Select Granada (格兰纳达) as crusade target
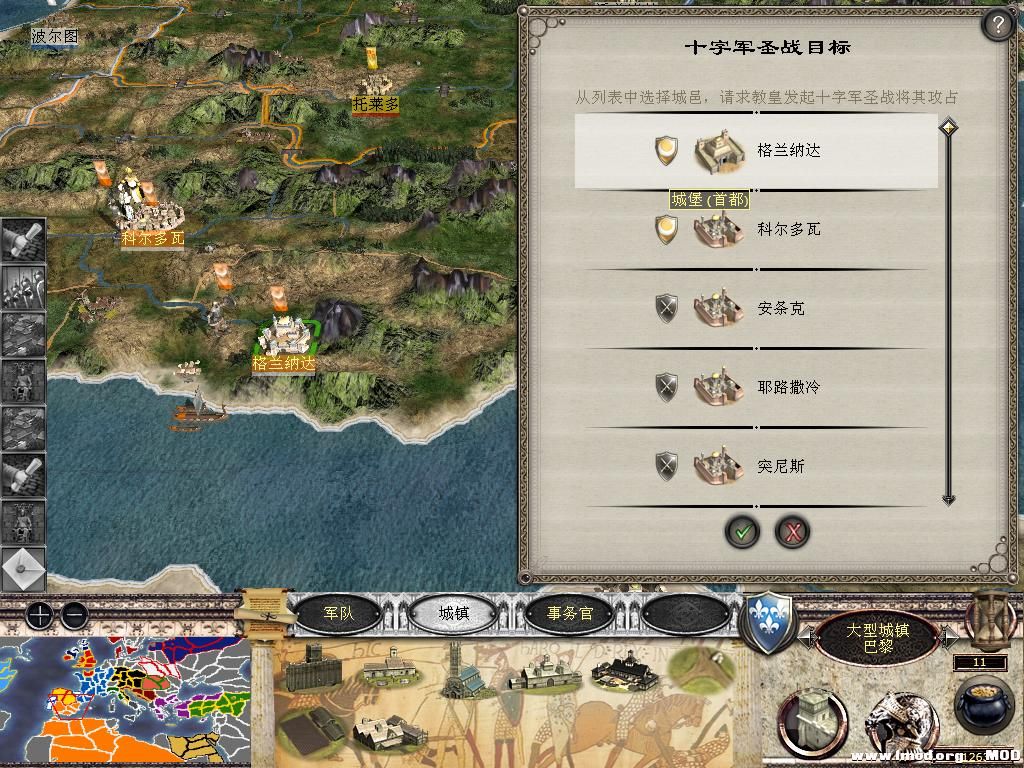Screen dimensions: 1024x768 756,151
